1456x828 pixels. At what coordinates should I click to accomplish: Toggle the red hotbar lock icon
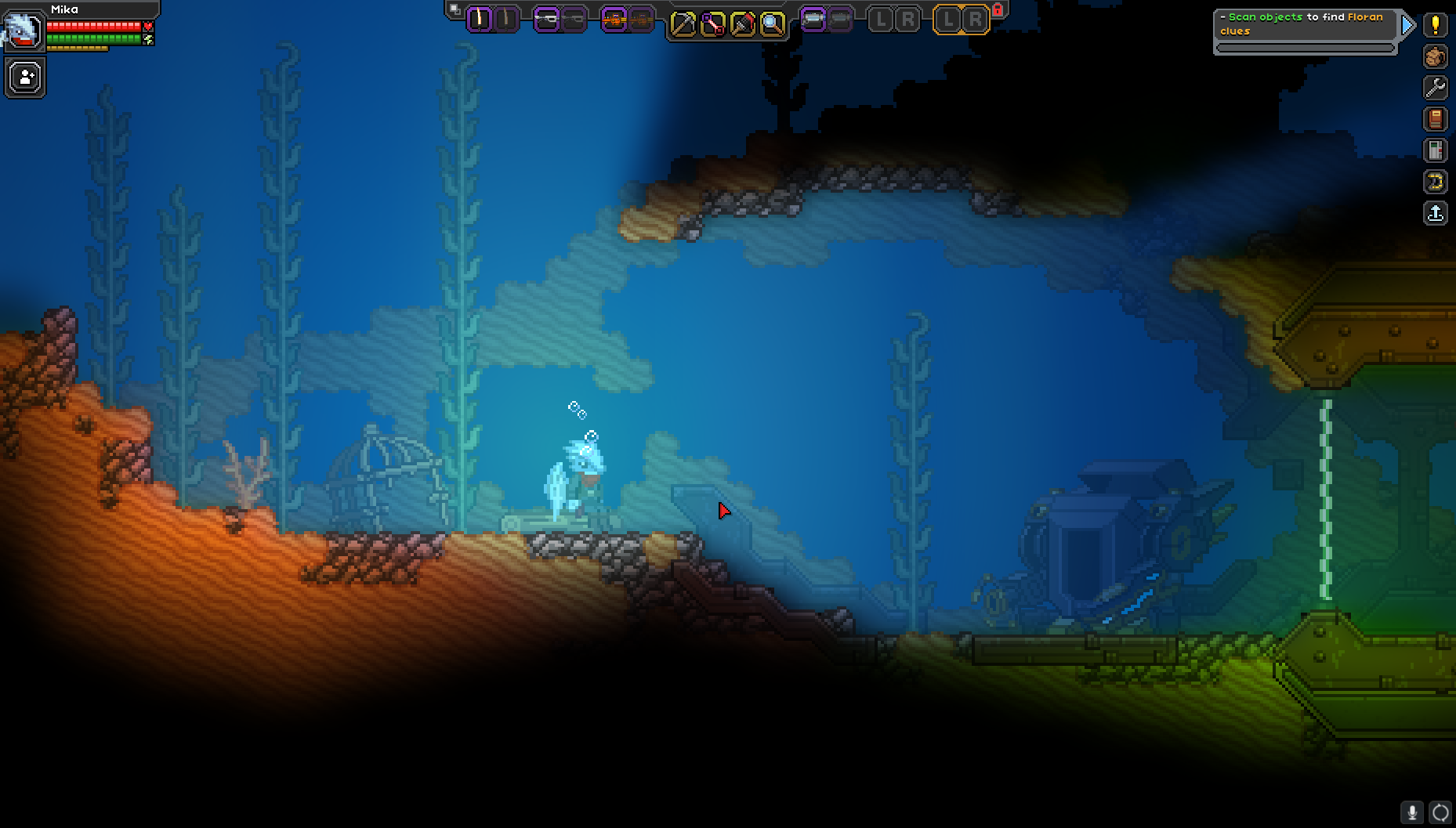[998, 10]
